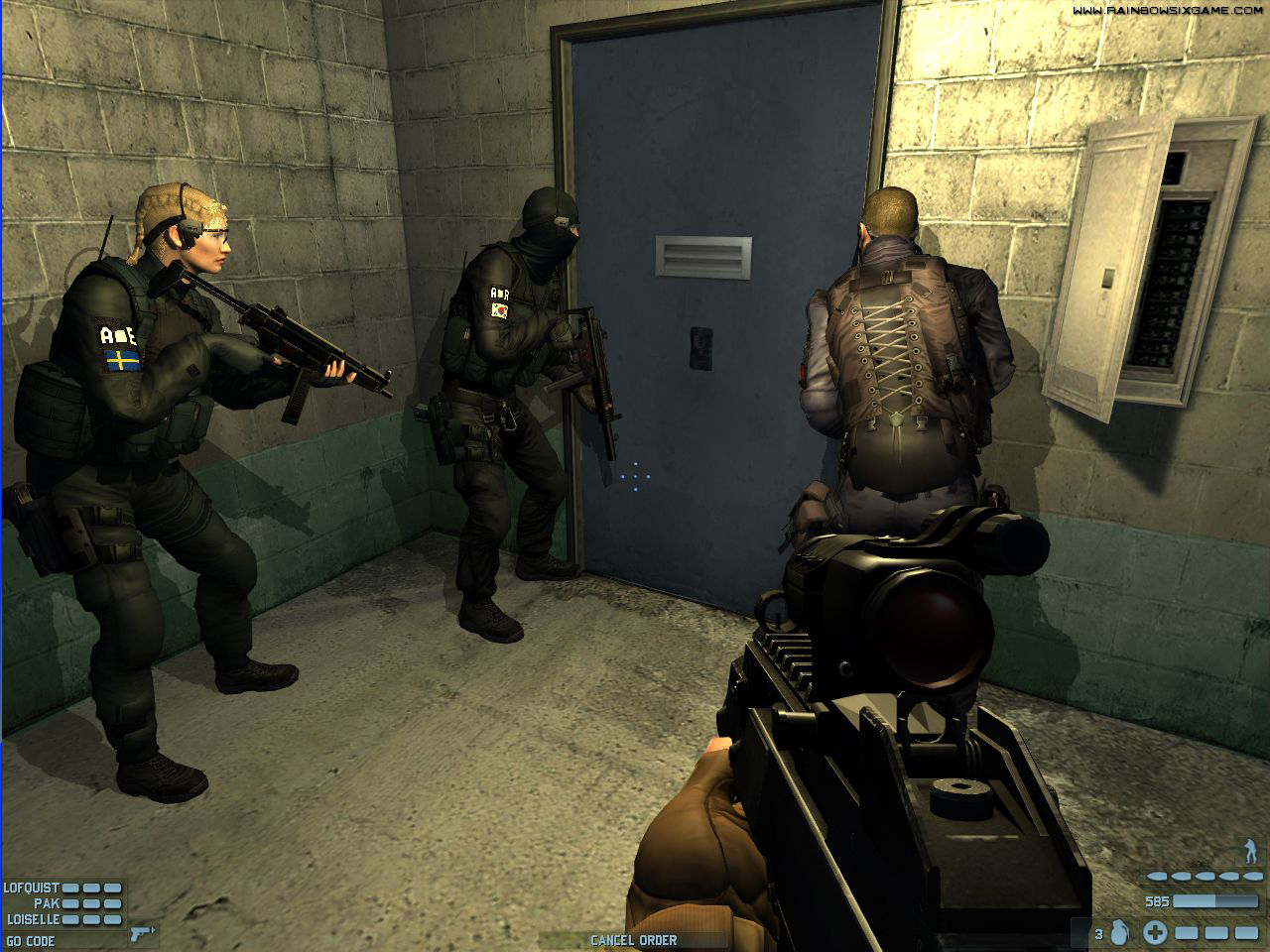The image size is (1270, 952).
Task: Select the pistol sidearm icon beside GO CODE
Action: pos(138,935)
